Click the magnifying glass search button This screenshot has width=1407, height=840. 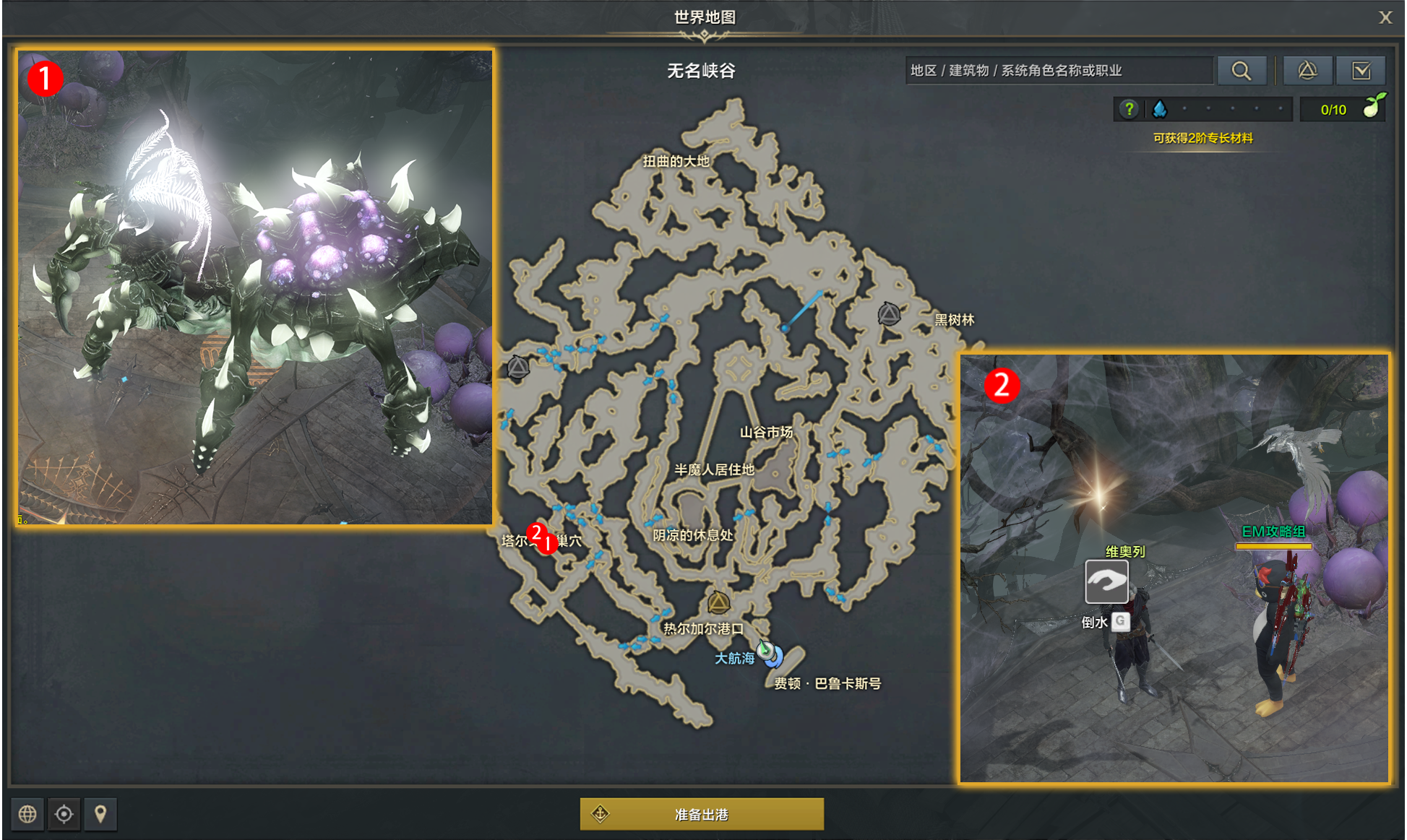tap(1242, 71)
